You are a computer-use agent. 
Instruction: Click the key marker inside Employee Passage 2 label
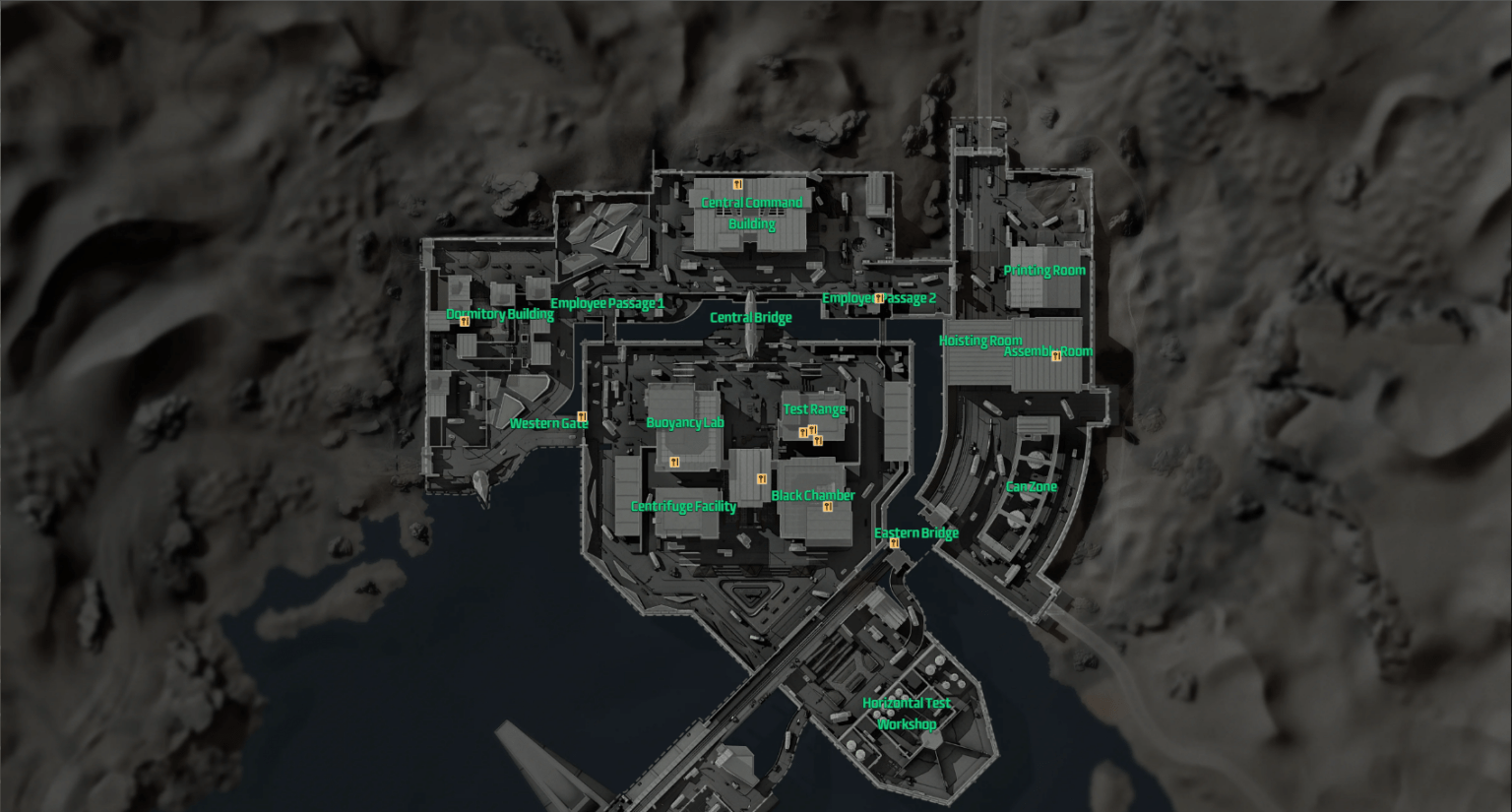877,297
